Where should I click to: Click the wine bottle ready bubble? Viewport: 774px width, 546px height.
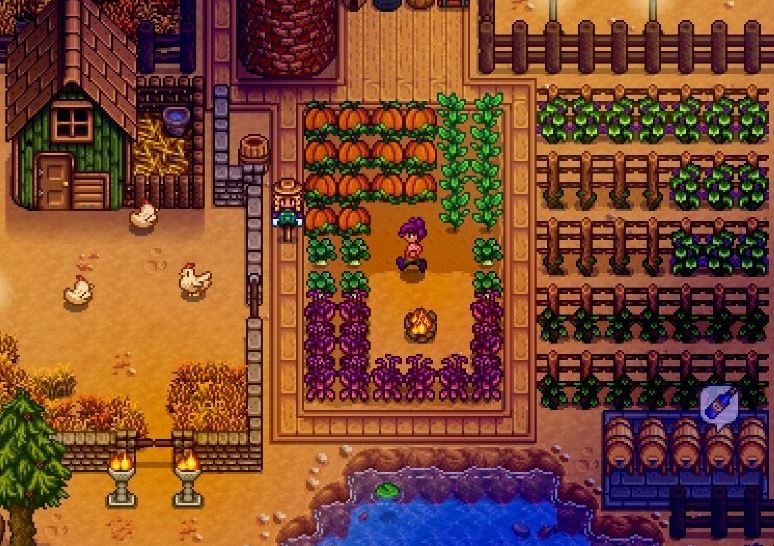[718, 404]
